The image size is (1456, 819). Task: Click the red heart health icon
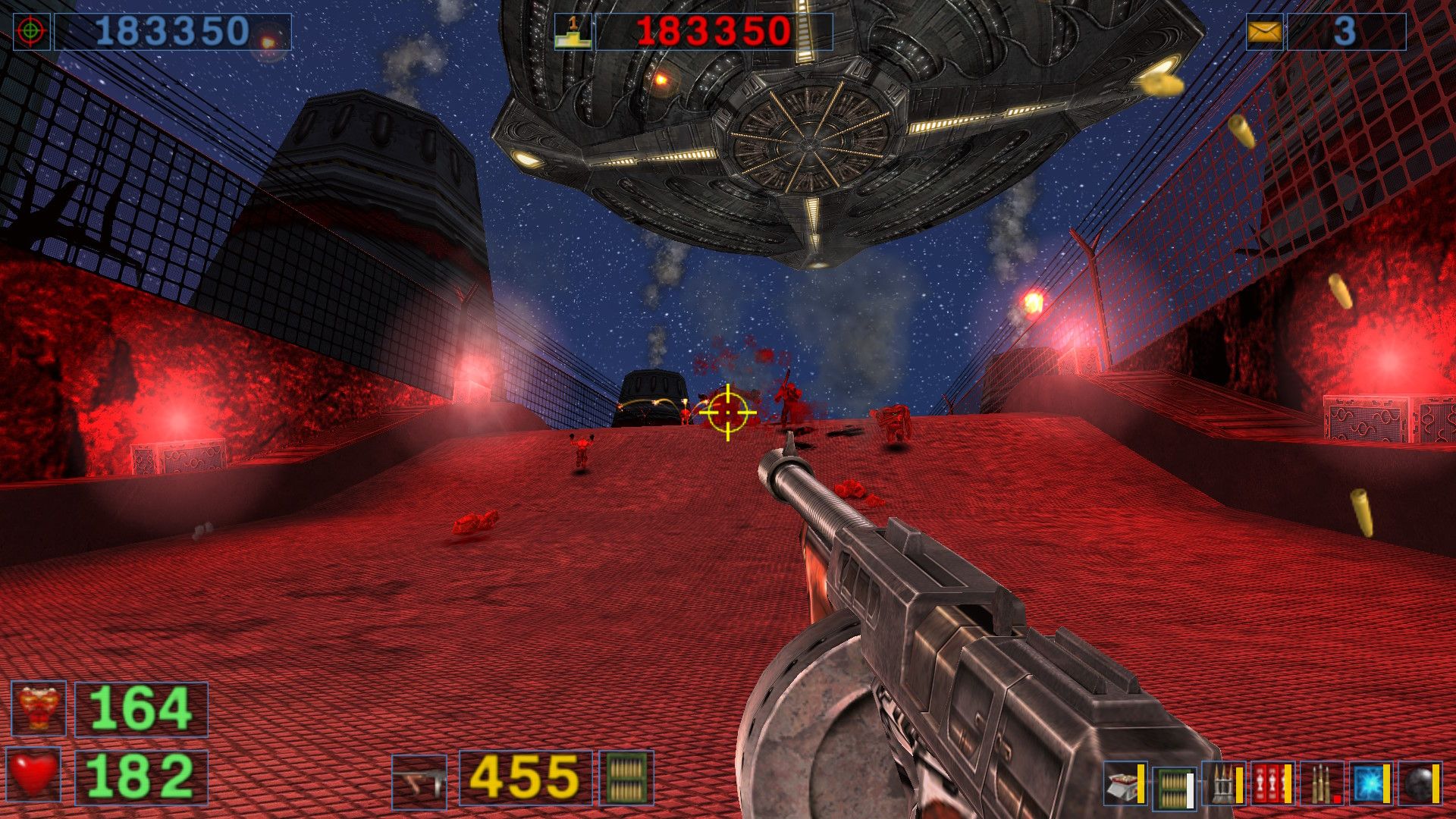pyautogui.click(x=34, y=775)
